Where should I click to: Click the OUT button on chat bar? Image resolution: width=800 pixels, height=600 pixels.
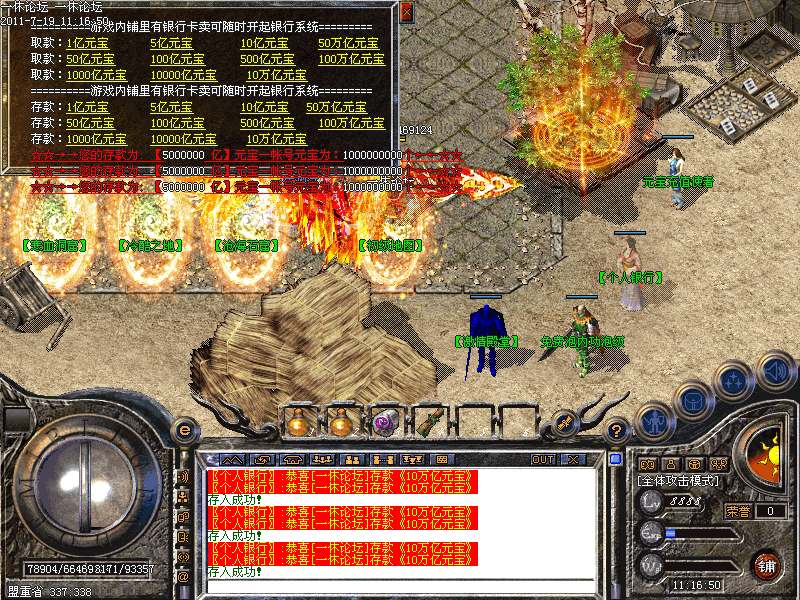coord(543,459)
